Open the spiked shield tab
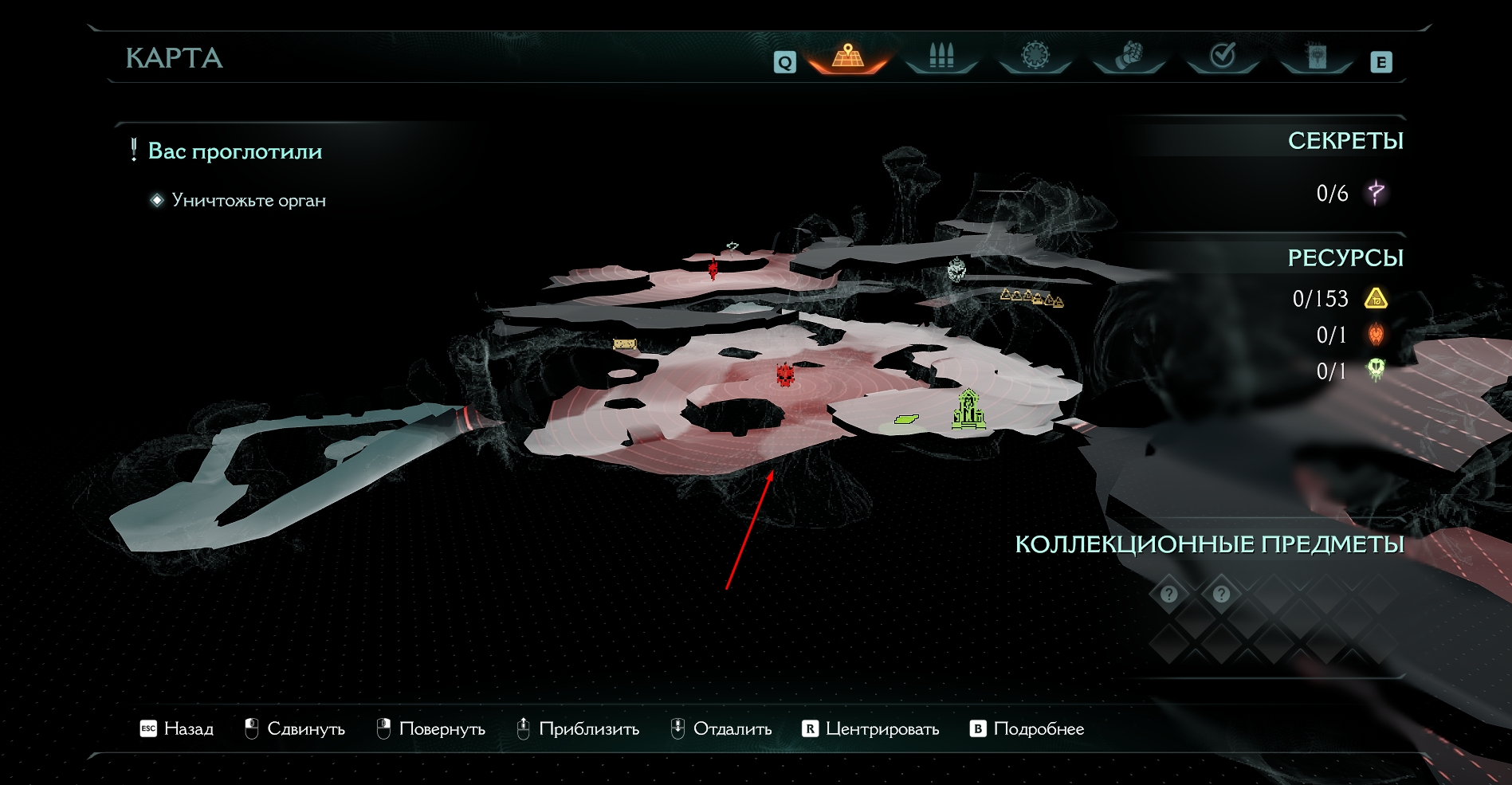The image size is (1512, 785). coord(1035,57)
